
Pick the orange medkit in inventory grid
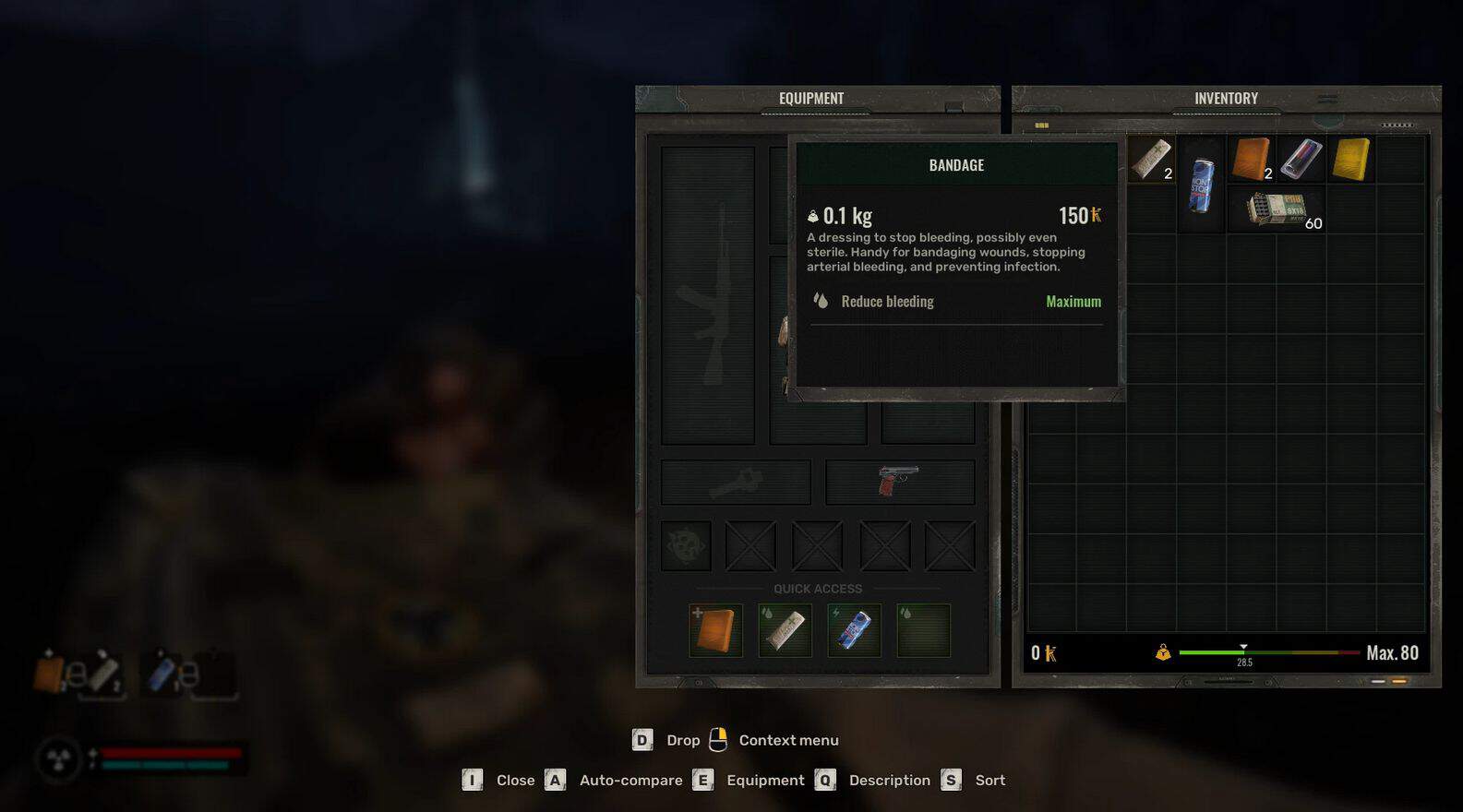coord(1251,160)
